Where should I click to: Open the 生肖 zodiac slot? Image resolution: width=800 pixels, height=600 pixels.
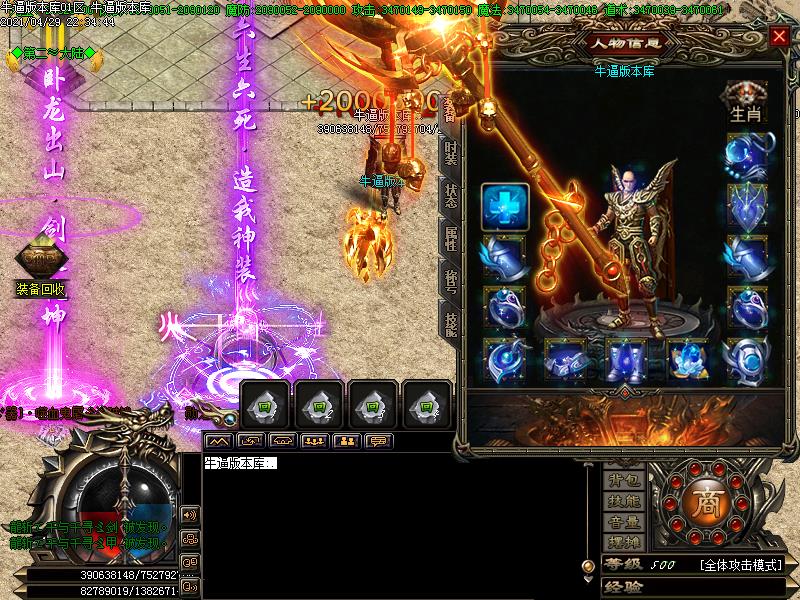click(x=746, y=103)
